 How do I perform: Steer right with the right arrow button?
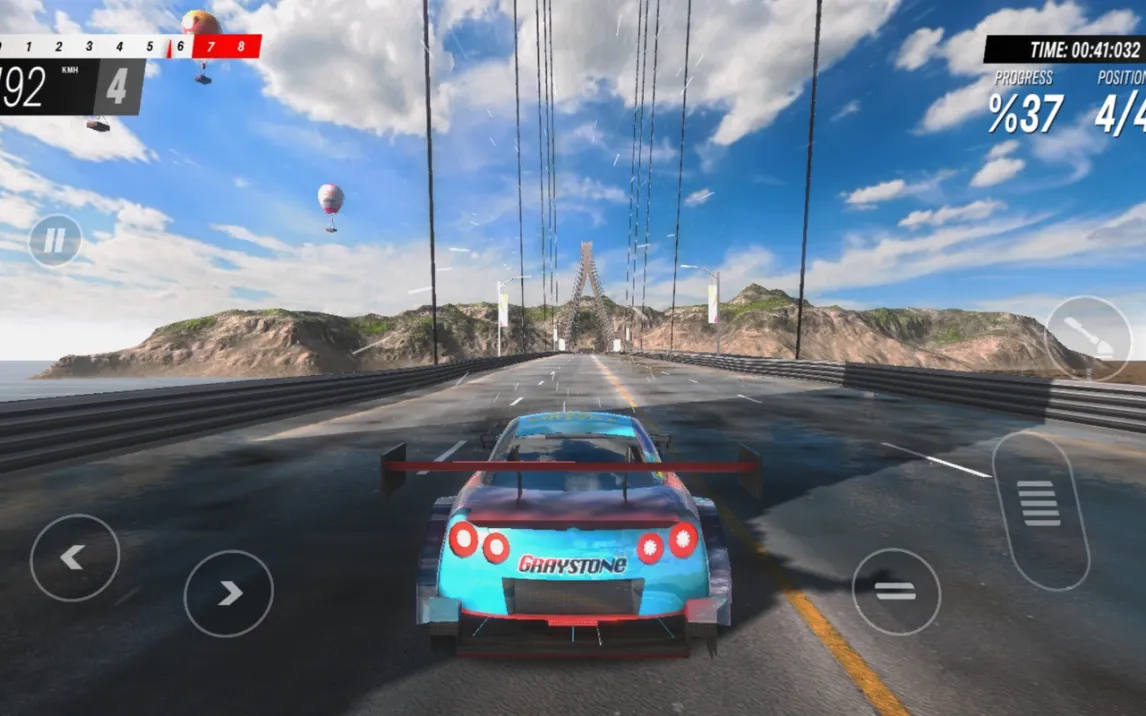(229, 593)
